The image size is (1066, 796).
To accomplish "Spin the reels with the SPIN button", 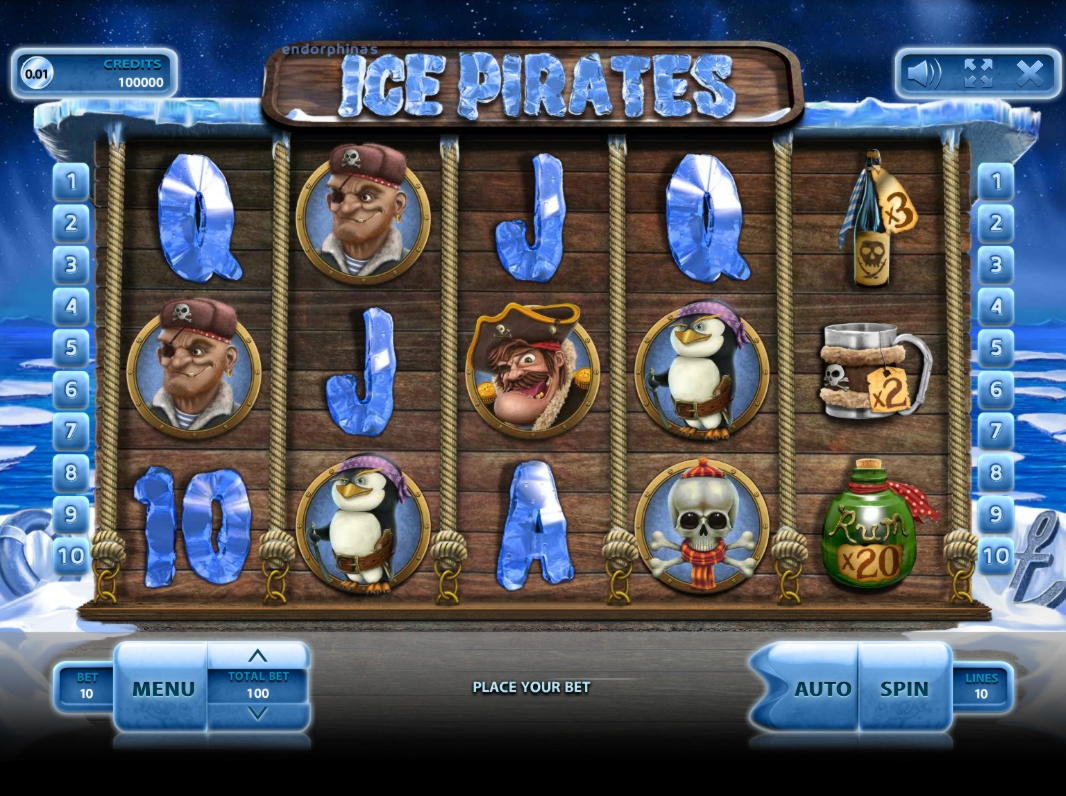I will pos(904,688).
